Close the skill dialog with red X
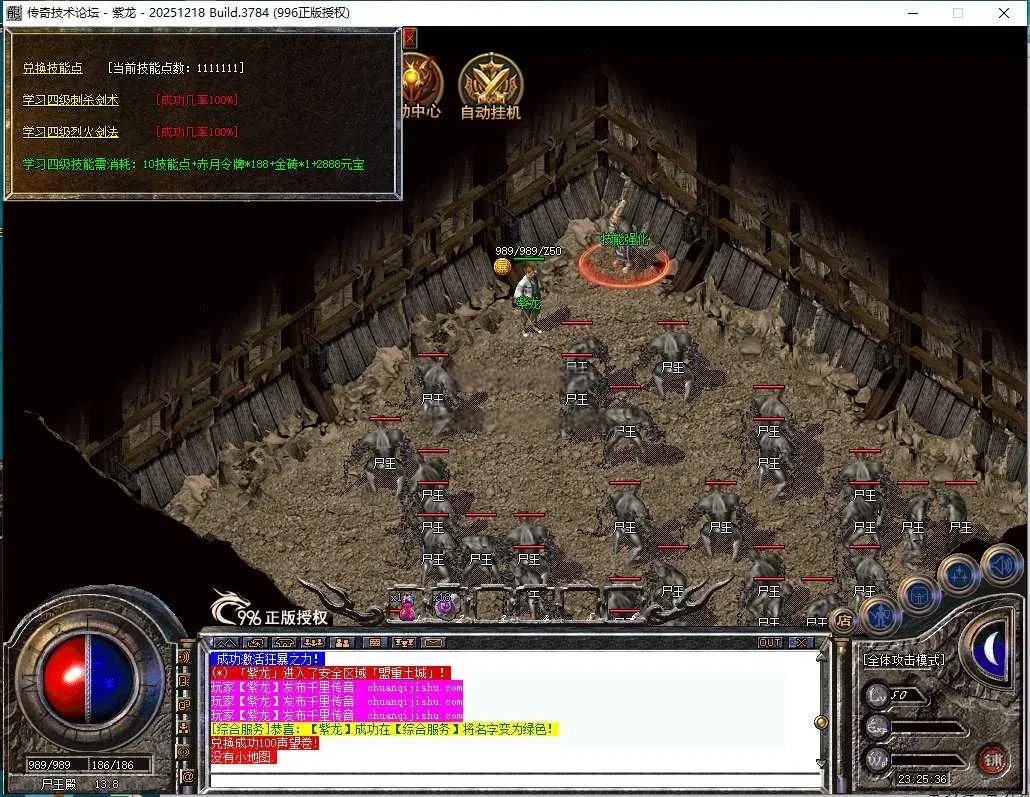The height and width of the screenshot is (797, 1030). pos(409,38)
